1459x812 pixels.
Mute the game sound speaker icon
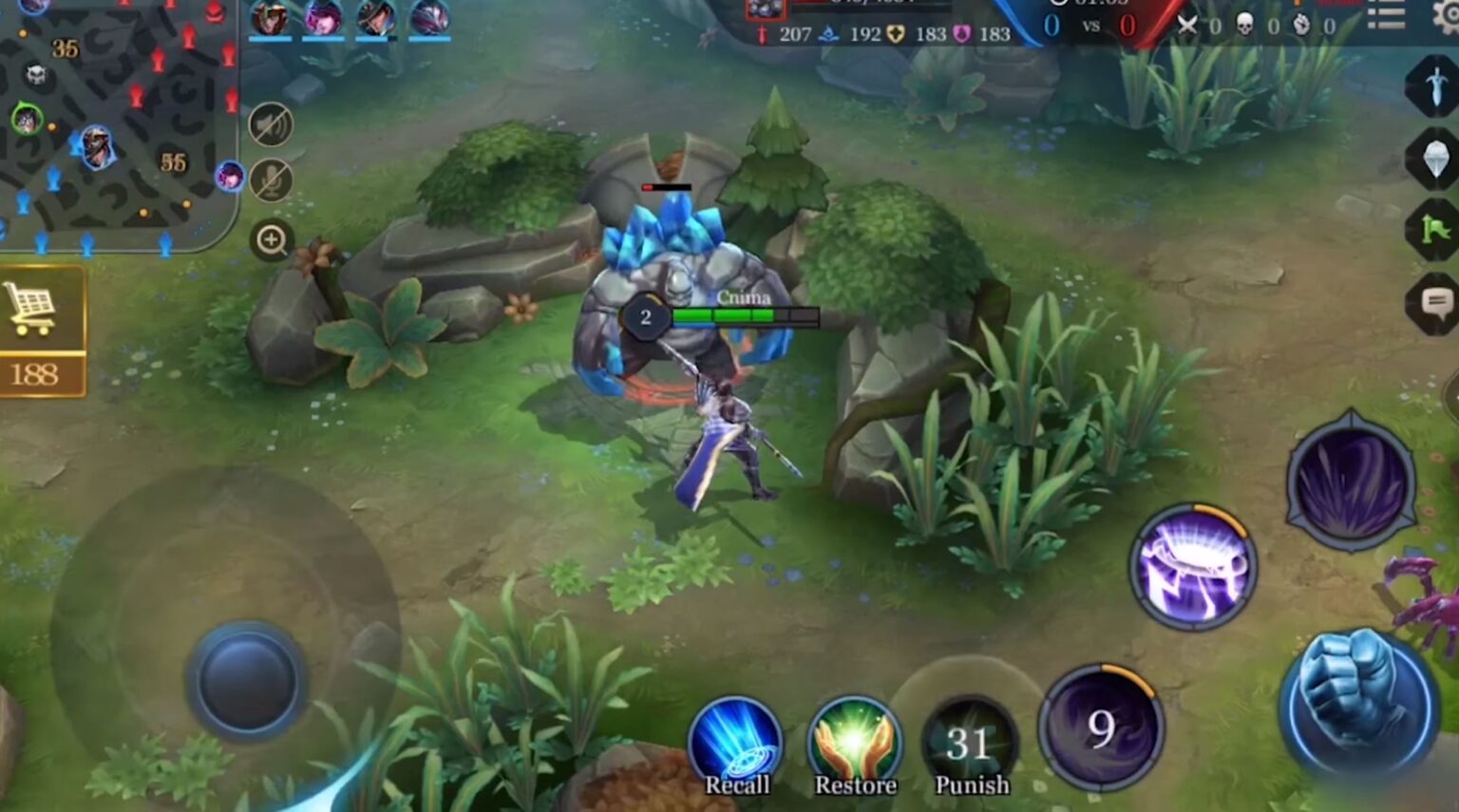tap(271, 123)
